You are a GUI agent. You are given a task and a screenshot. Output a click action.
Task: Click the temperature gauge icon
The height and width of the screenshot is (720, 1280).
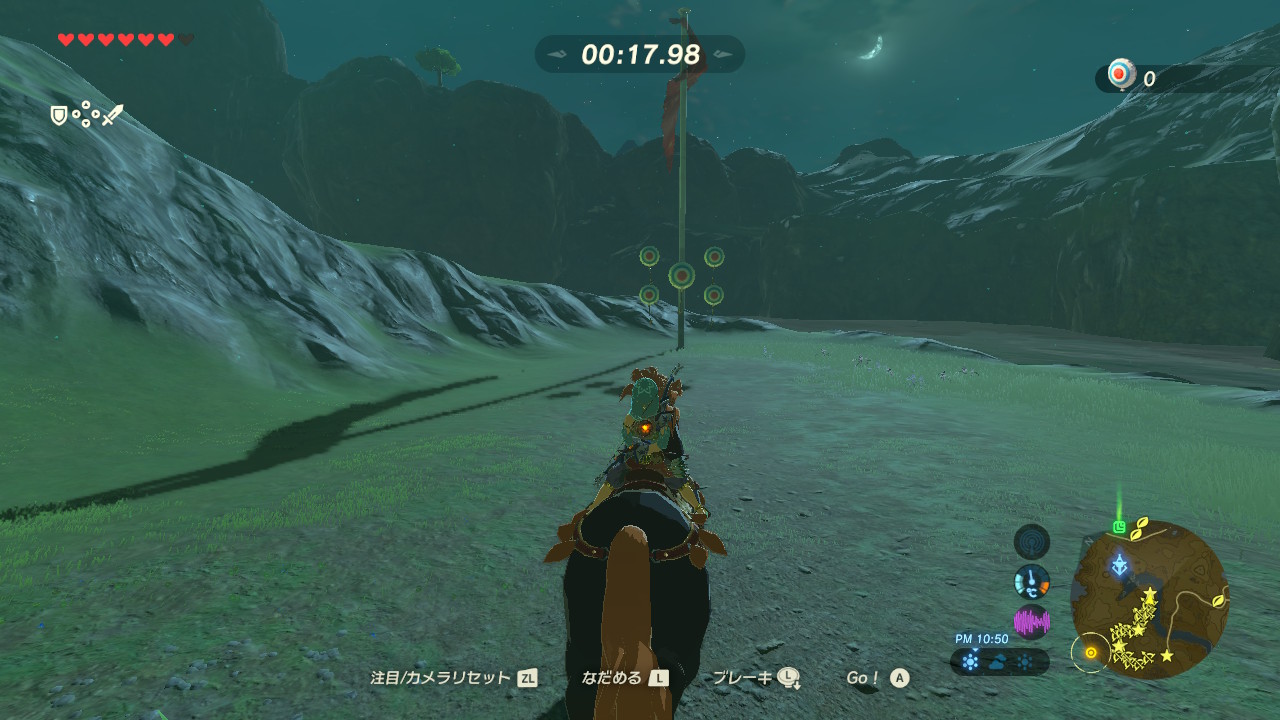1032,581
